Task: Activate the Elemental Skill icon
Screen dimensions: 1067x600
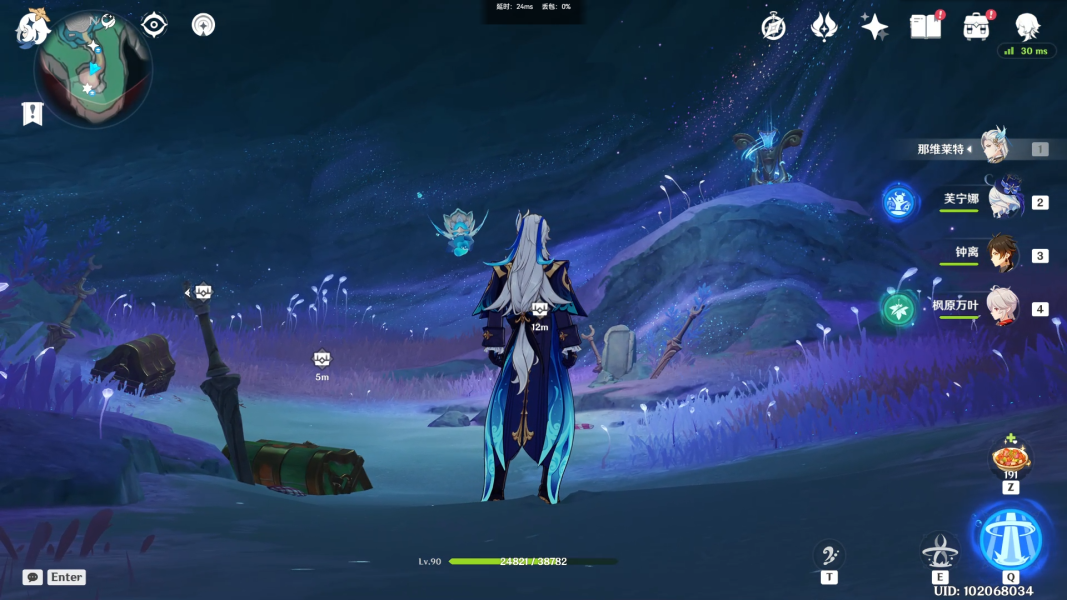Action: tap(939, 551)
